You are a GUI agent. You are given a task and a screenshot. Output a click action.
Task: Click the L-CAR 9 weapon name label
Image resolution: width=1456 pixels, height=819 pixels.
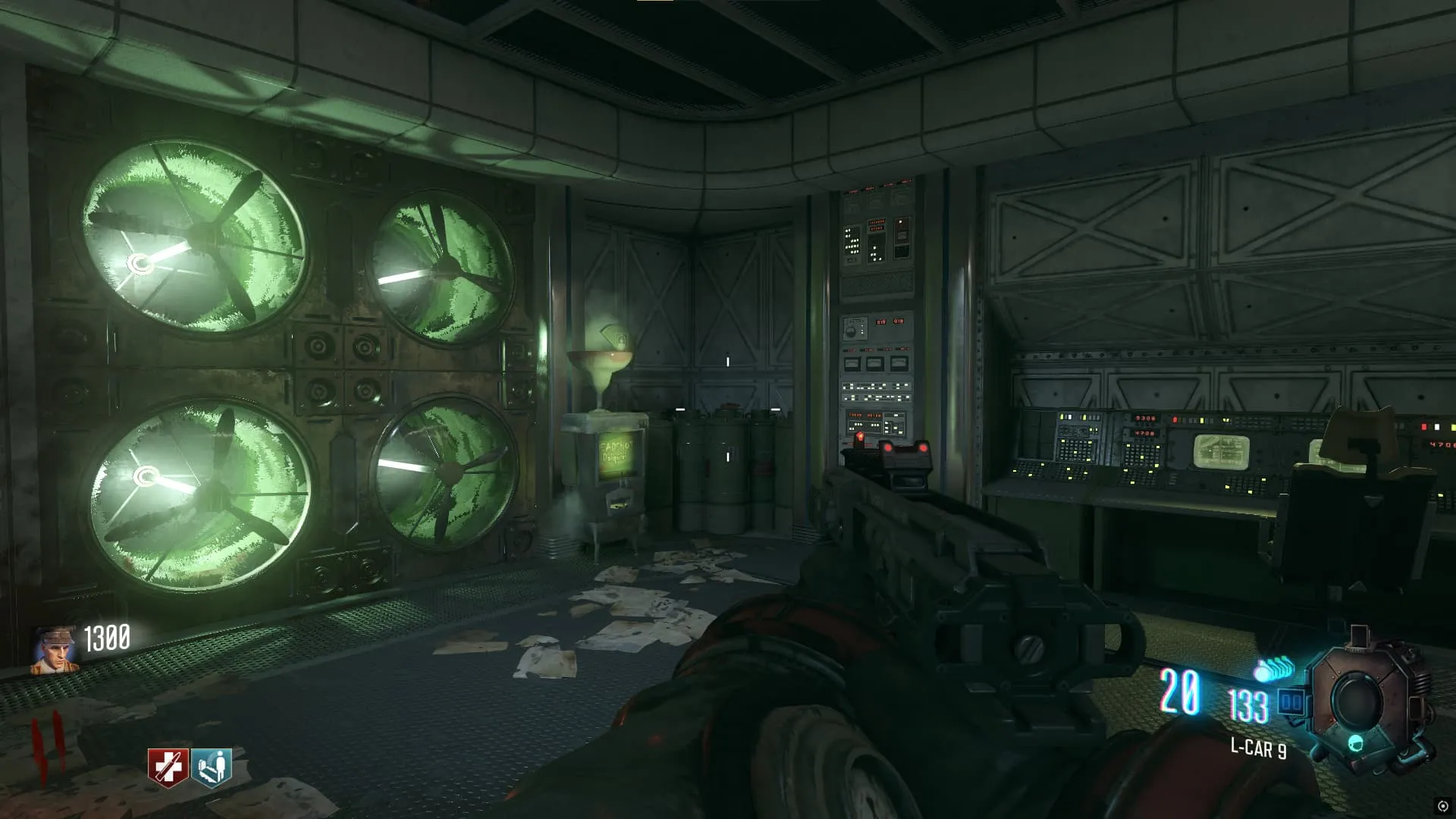[x=1258, y=748]
